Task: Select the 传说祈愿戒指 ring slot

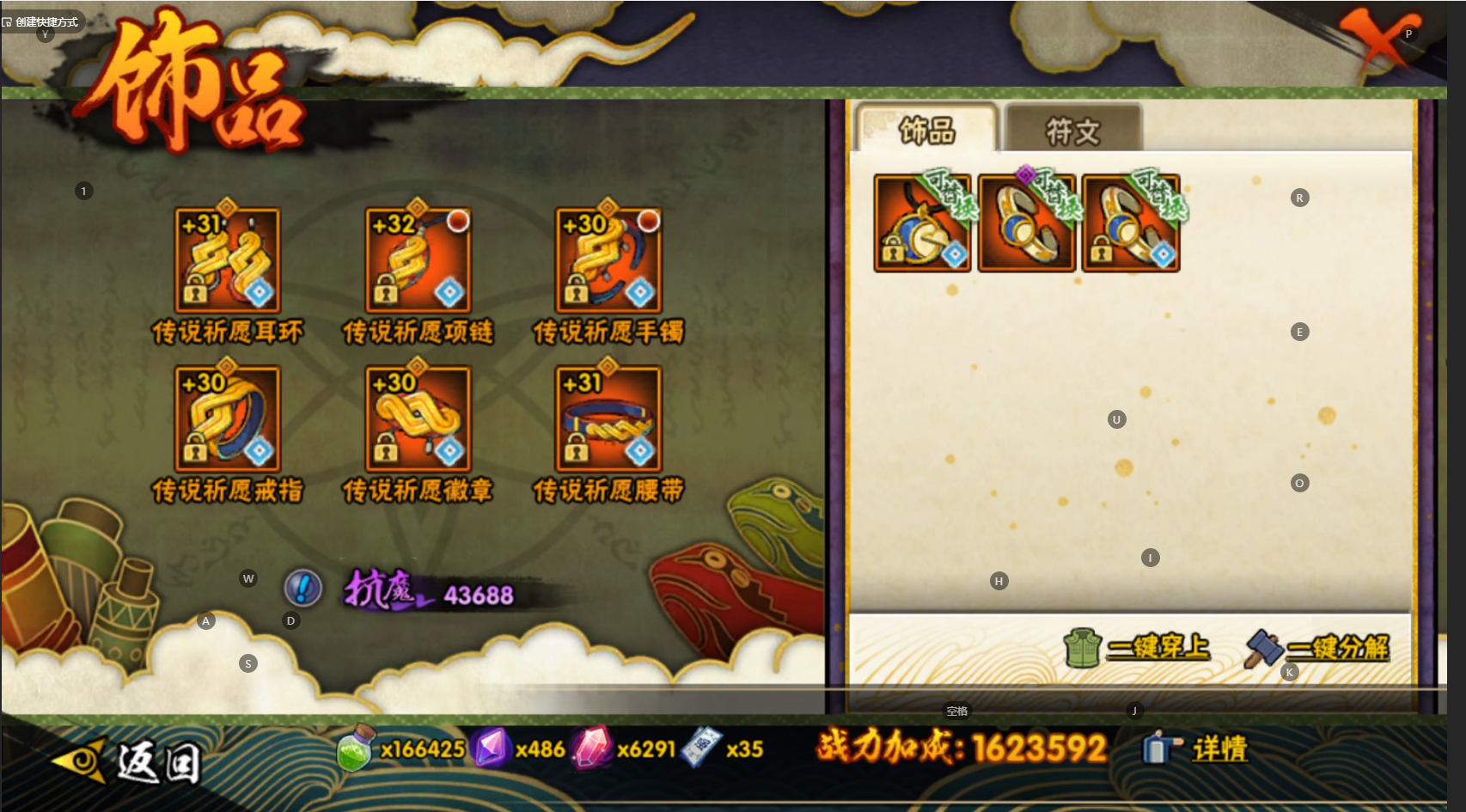Action: 228,419
